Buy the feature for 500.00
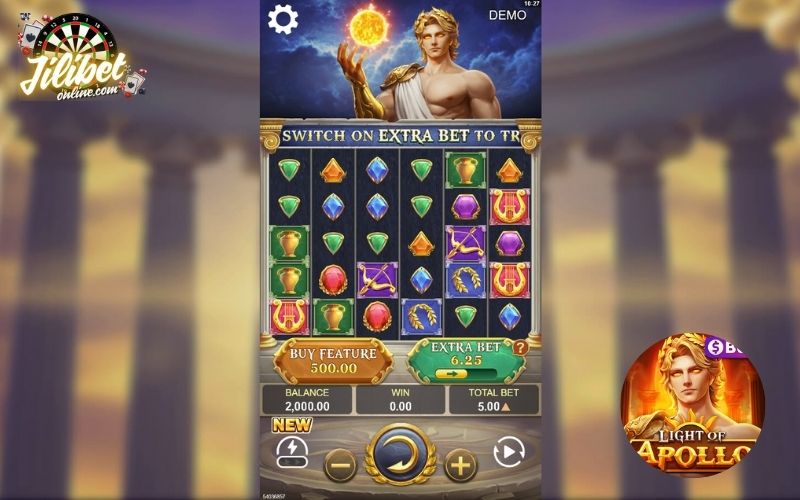 (x=333, y=359)
